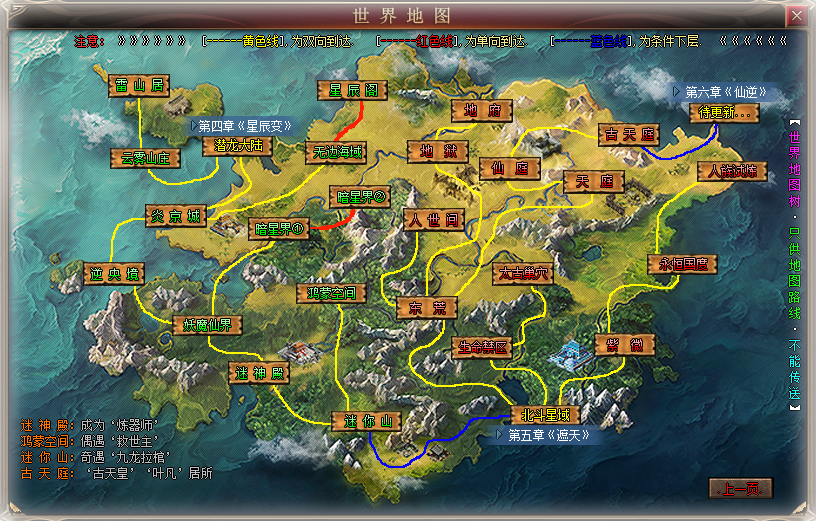Open the 人族试炼 location
This screenshot has width=816, height=521.
(x=732, y=172)
